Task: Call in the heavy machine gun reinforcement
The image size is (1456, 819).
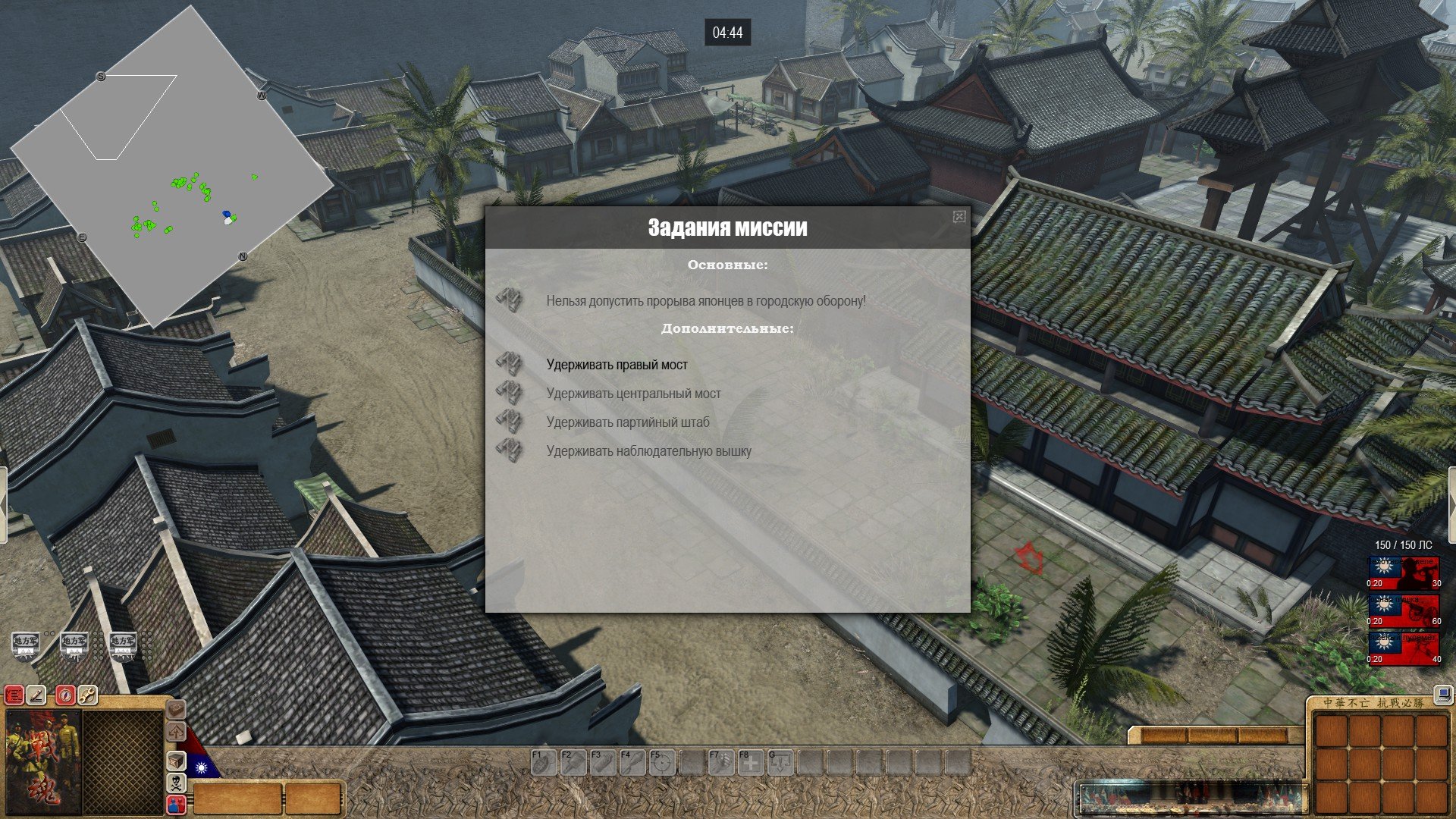Action: tap(1404, 649)
